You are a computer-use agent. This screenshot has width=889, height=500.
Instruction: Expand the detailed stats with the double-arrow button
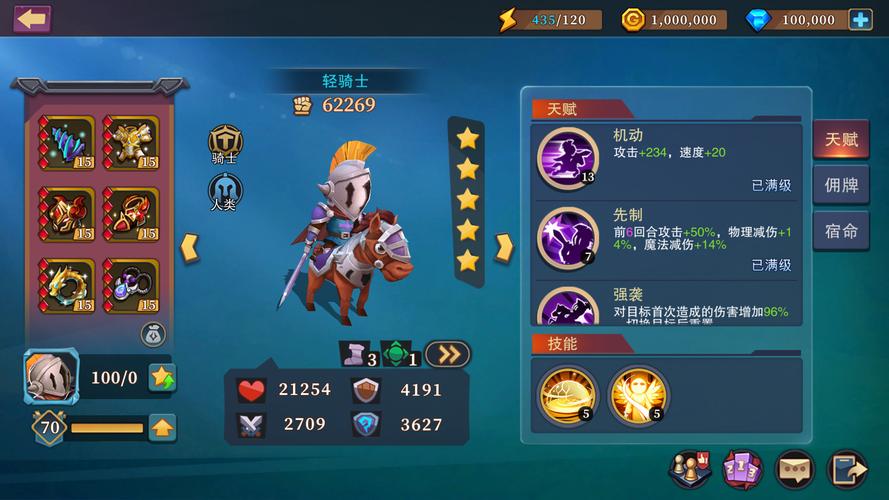(x=447, y=354)
